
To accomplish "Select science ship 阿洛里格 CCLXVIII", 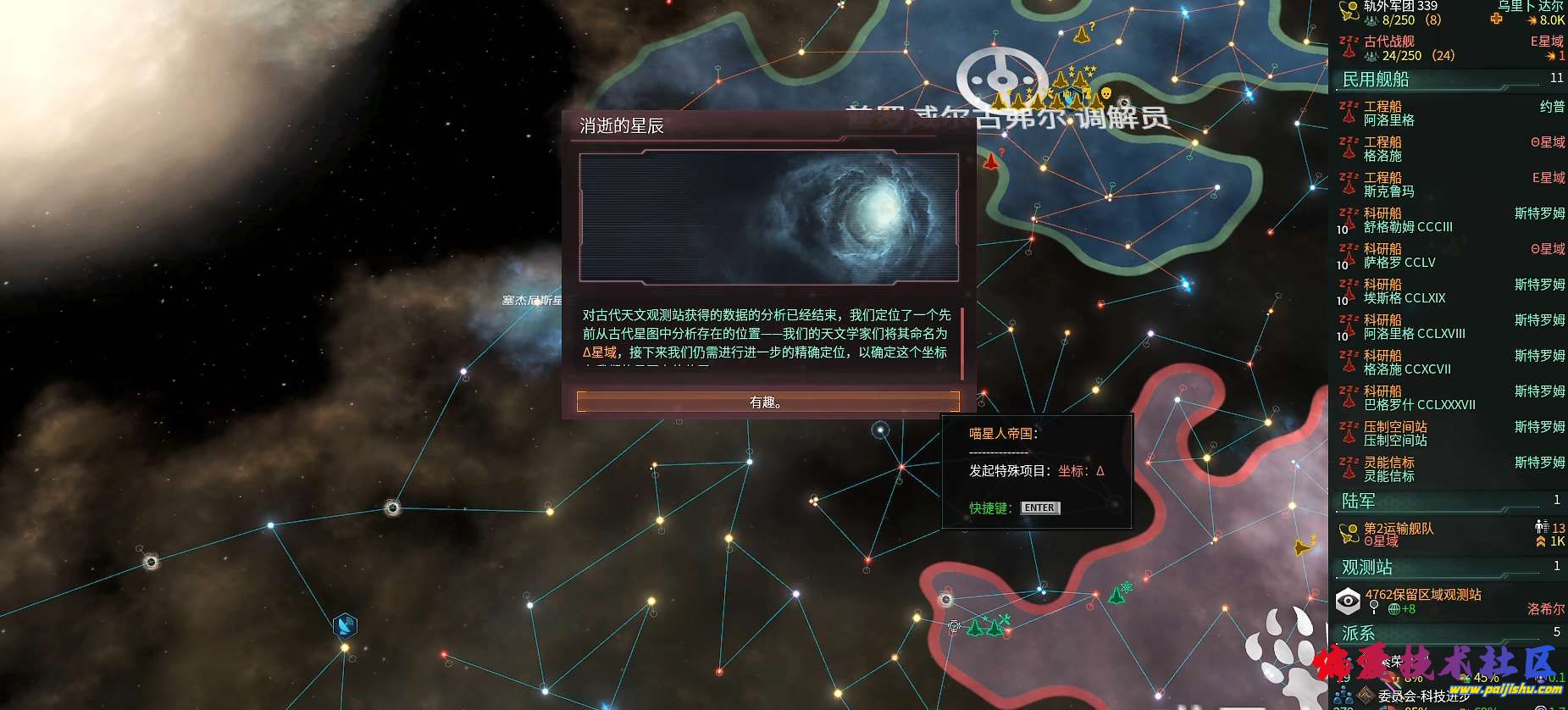I will pyautogui.click(x=1449, y=327).
